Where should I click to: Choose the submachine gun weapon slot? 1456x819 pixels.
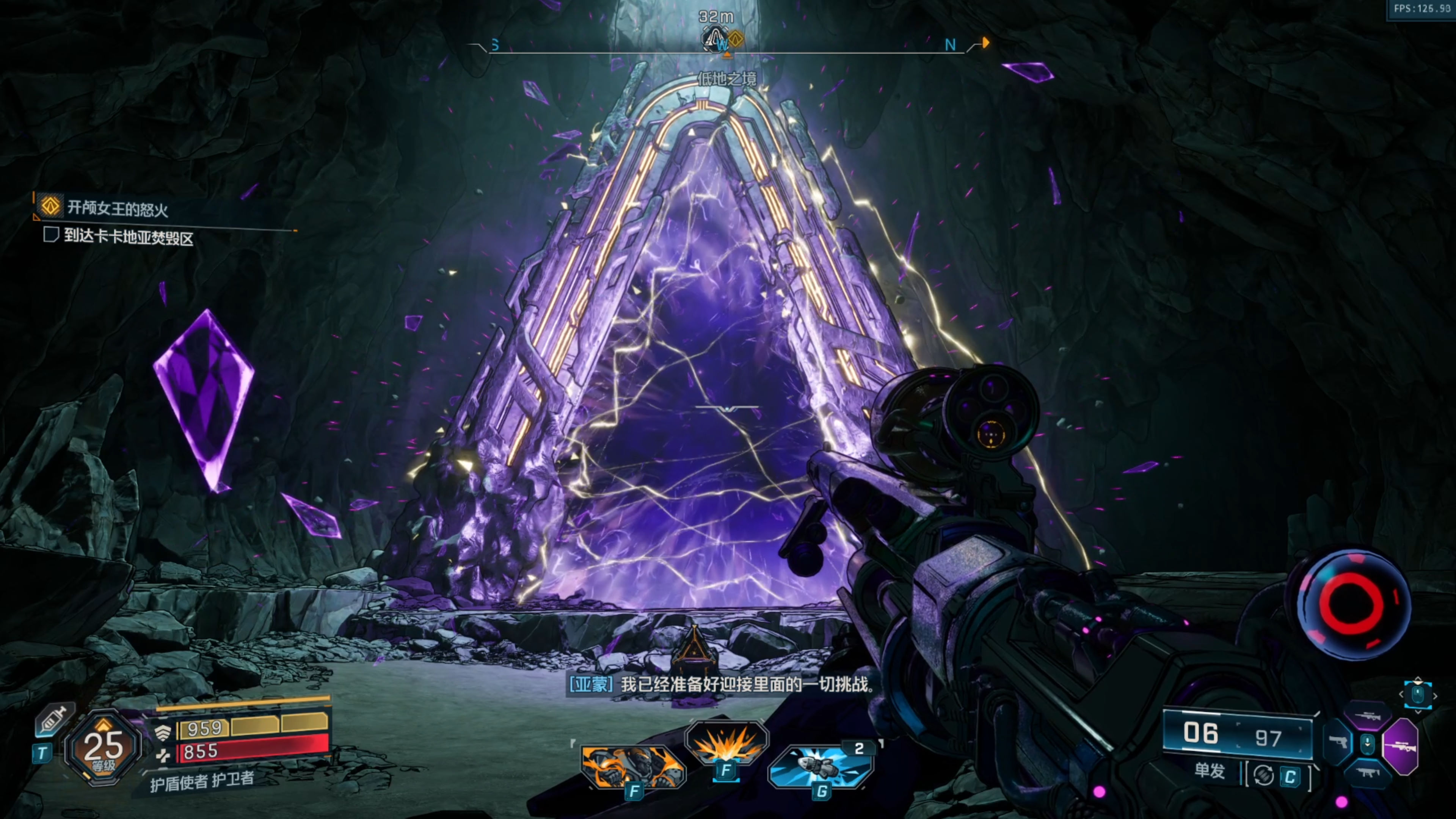(x=1368, y=773)
